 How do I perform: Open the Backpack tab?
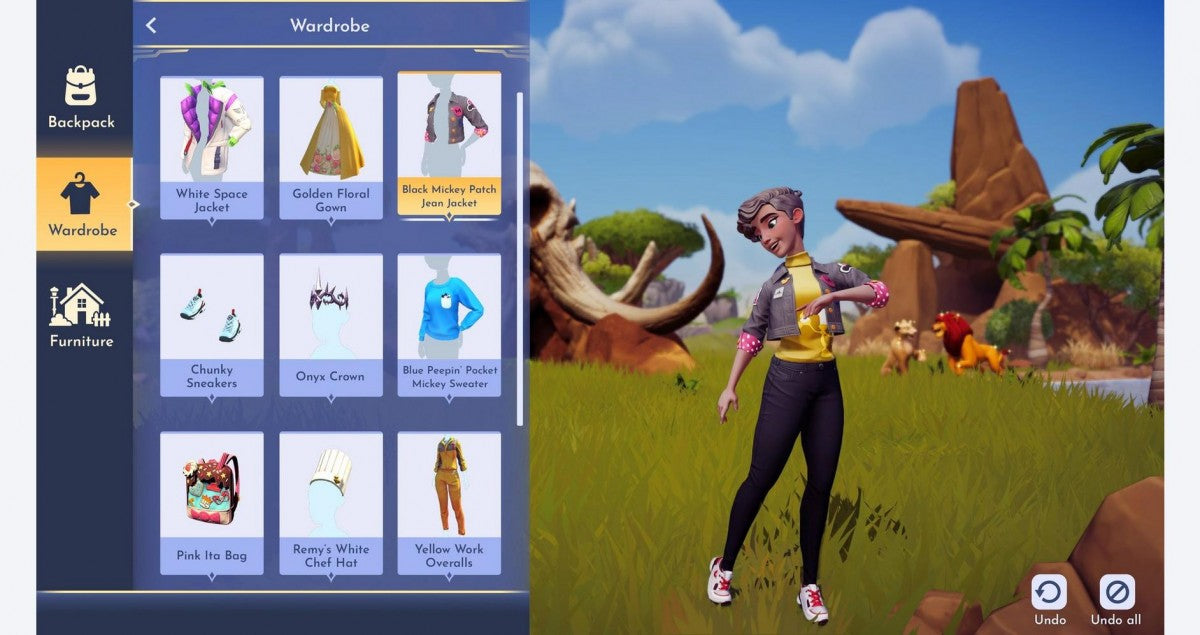pos(82,98)
